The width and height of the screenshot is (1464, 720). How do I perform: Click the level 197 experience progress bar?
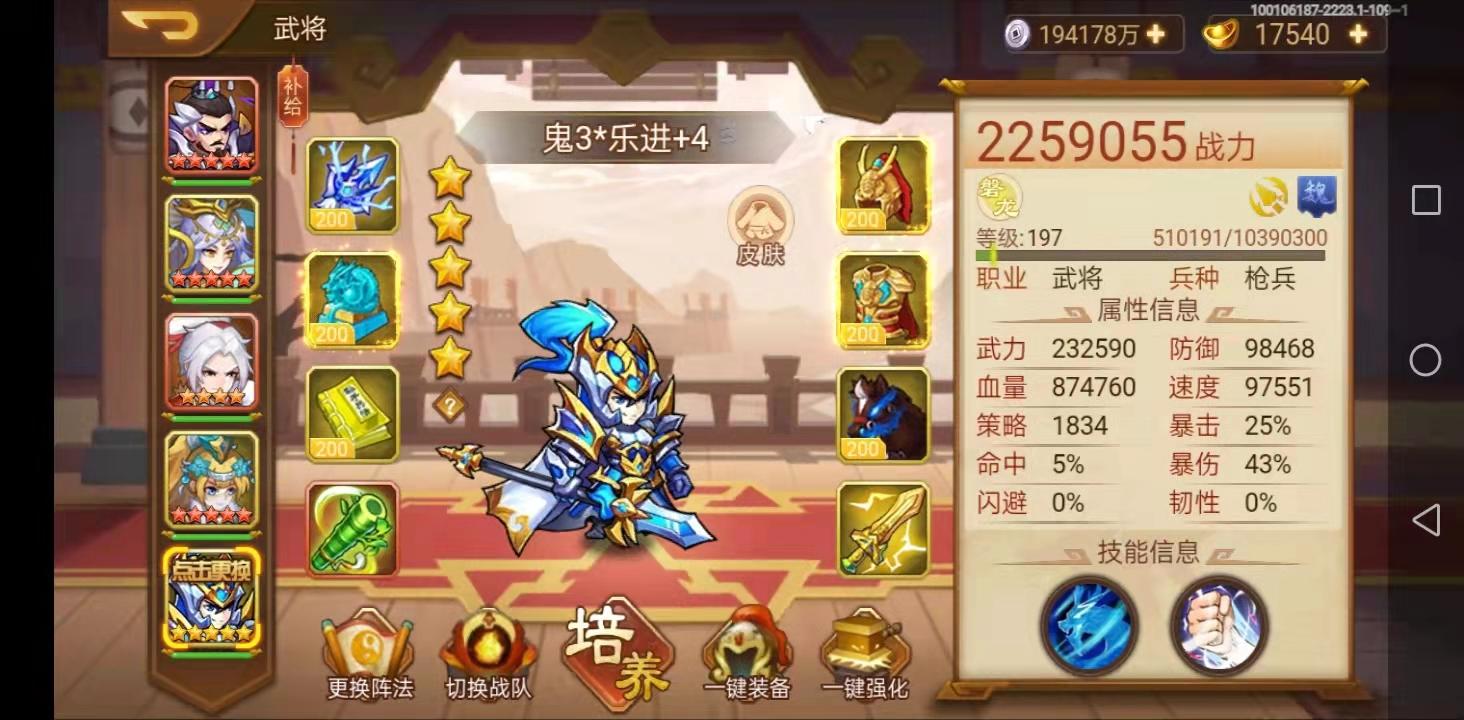point(1150,255)
